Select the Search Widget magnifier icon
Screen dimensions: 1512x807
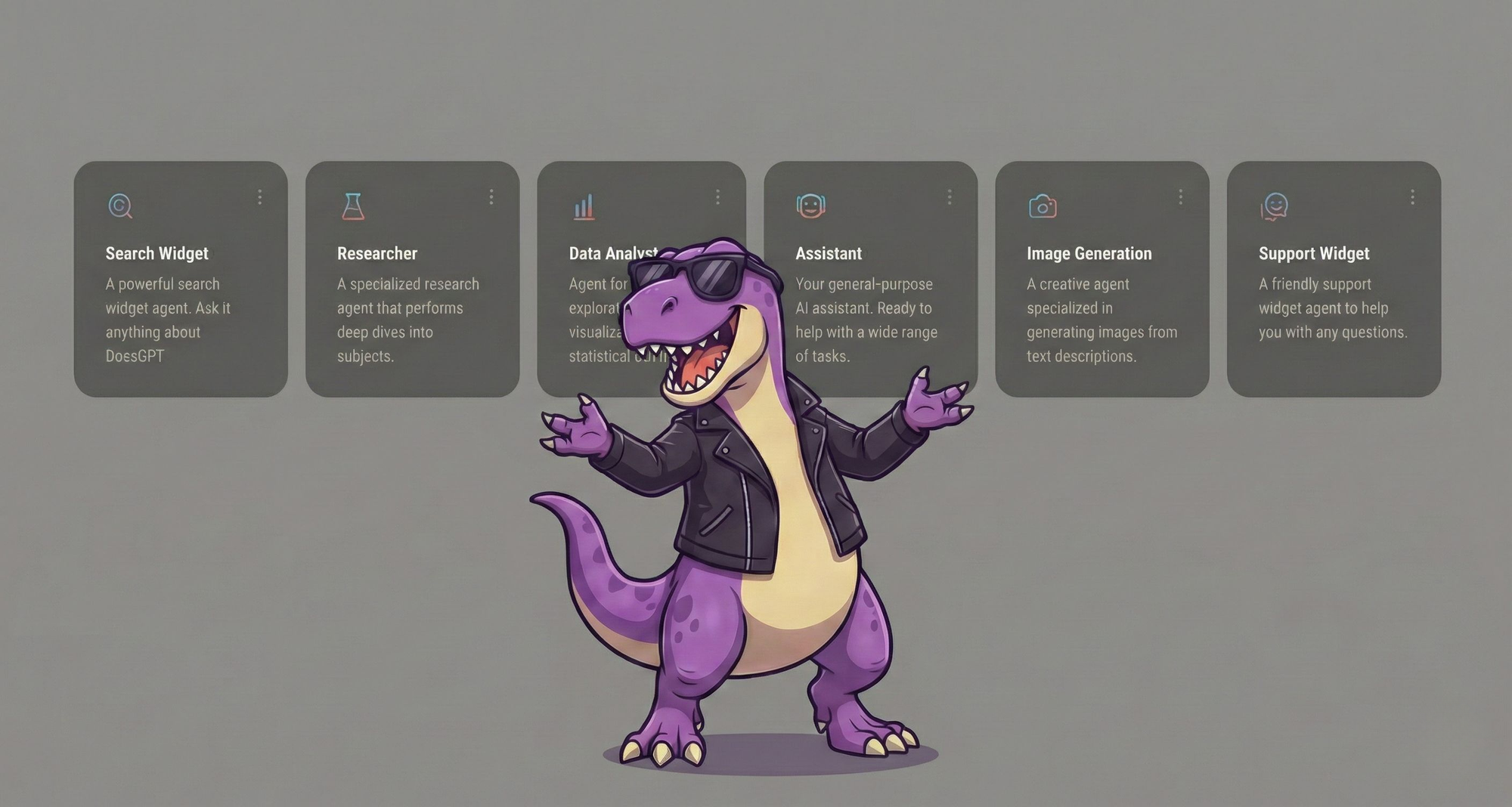tap(121, 206)
